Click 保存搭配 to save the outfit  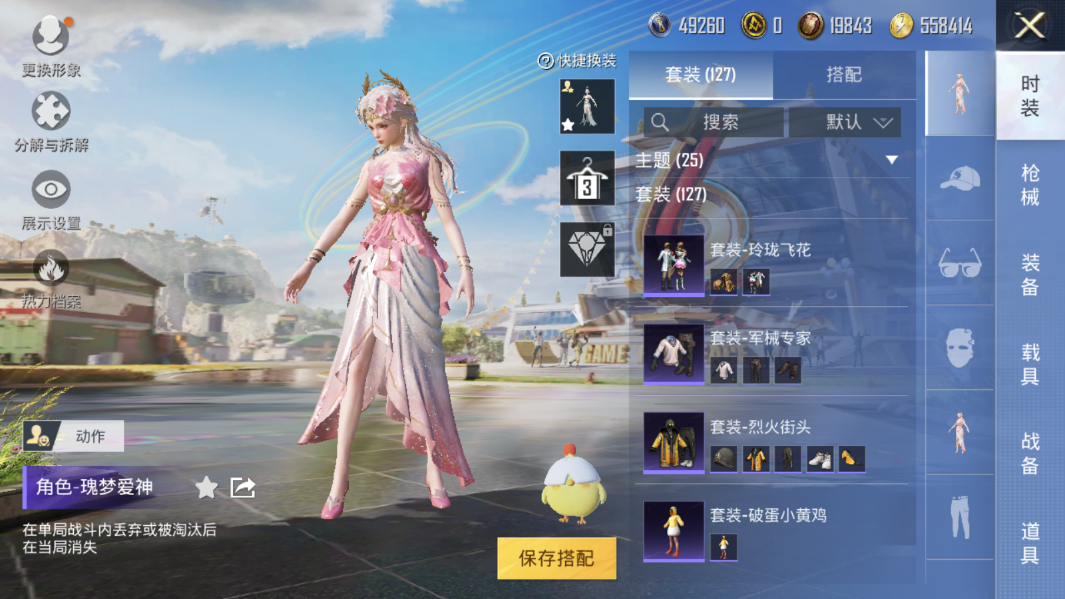[556, 558]
